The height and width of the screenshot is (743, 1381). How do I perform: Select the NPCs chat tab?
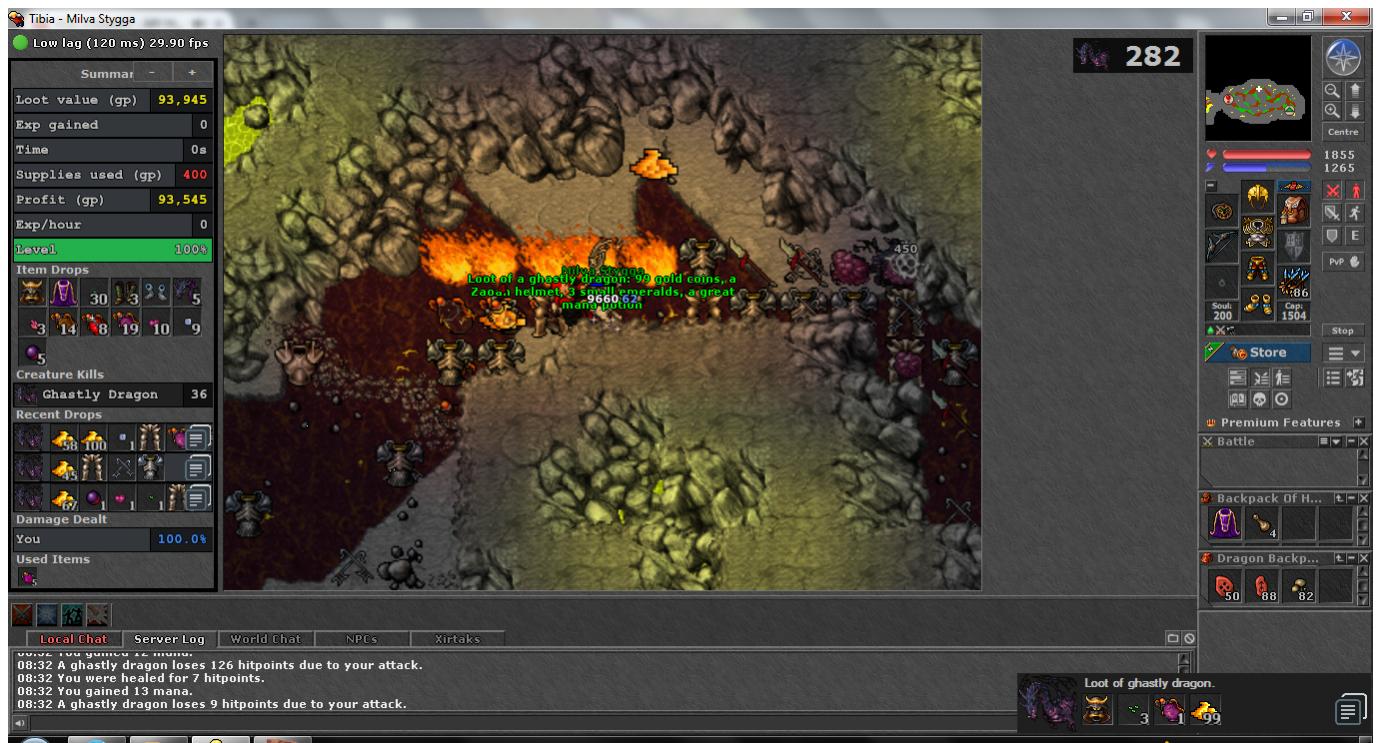pos(360,638)
